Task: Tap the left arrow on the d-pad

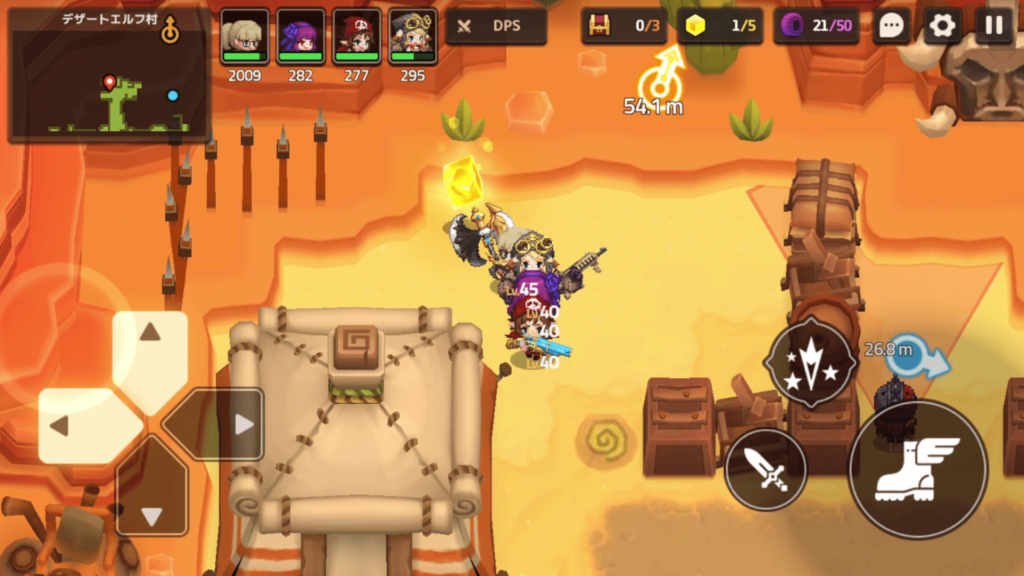Action: [x=75, y=426]
